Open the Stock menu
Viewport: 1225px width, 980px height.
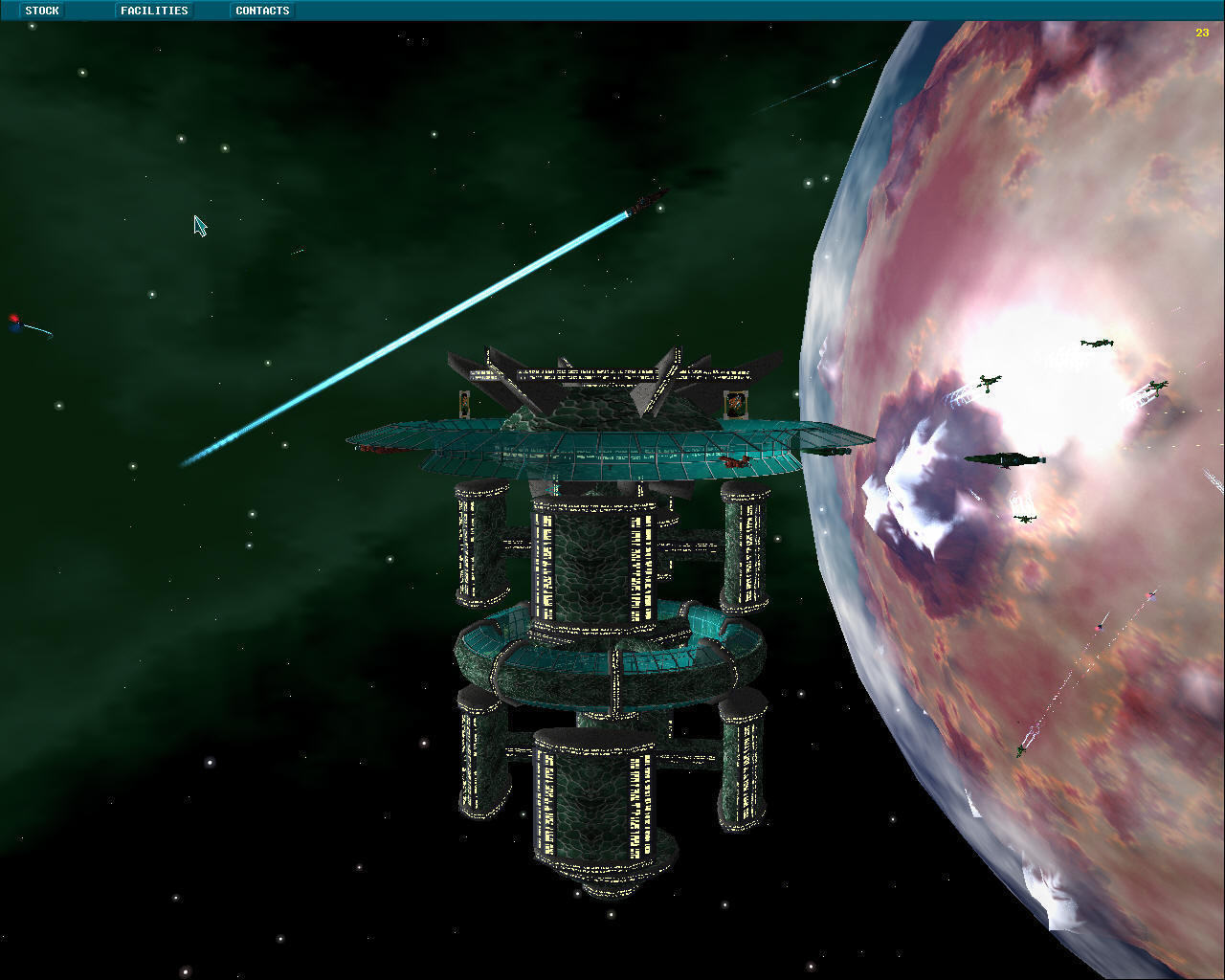(x=42, y=11)
